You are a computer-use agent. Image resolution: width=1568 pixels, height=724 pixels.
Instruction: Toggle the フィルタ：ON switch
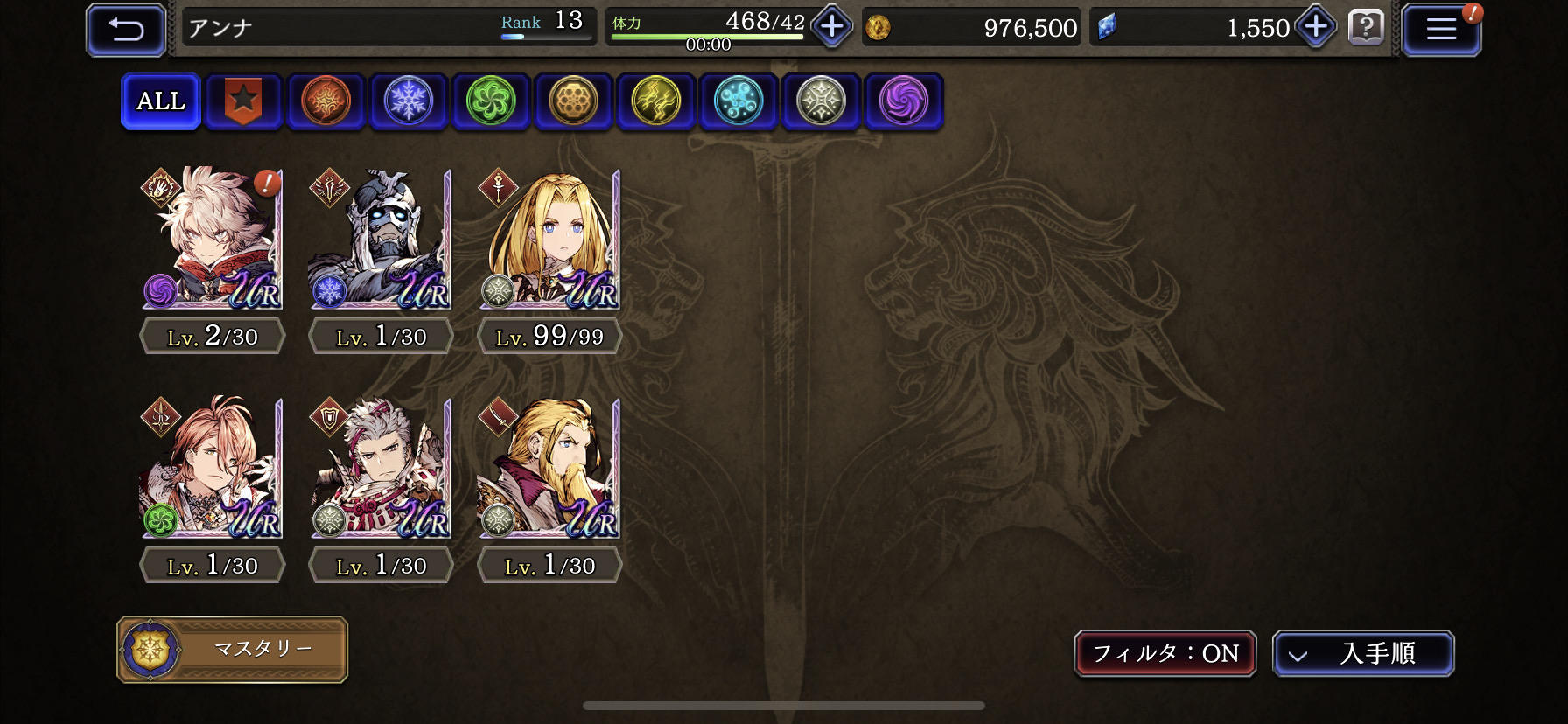1166,653
